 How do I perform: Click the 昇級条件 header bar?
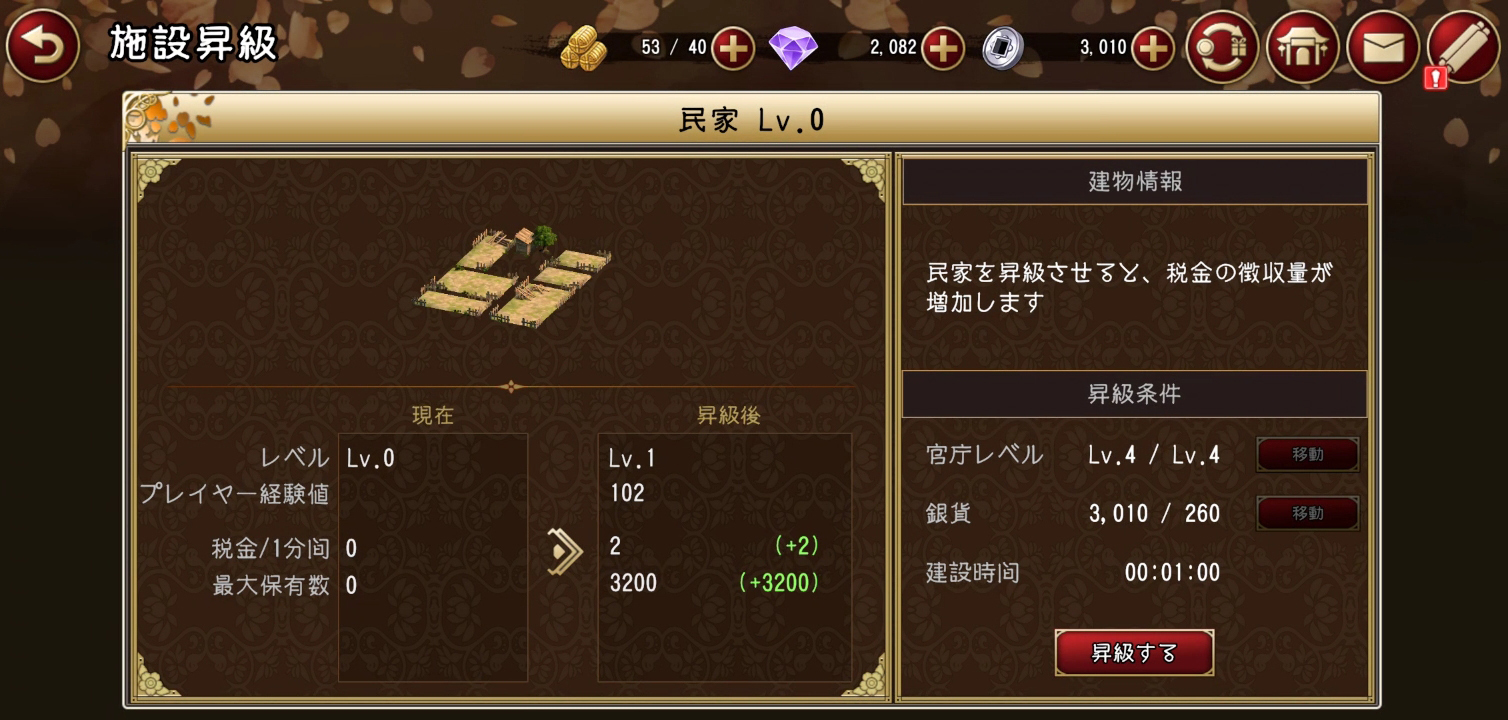click(x=1135, y=394)
